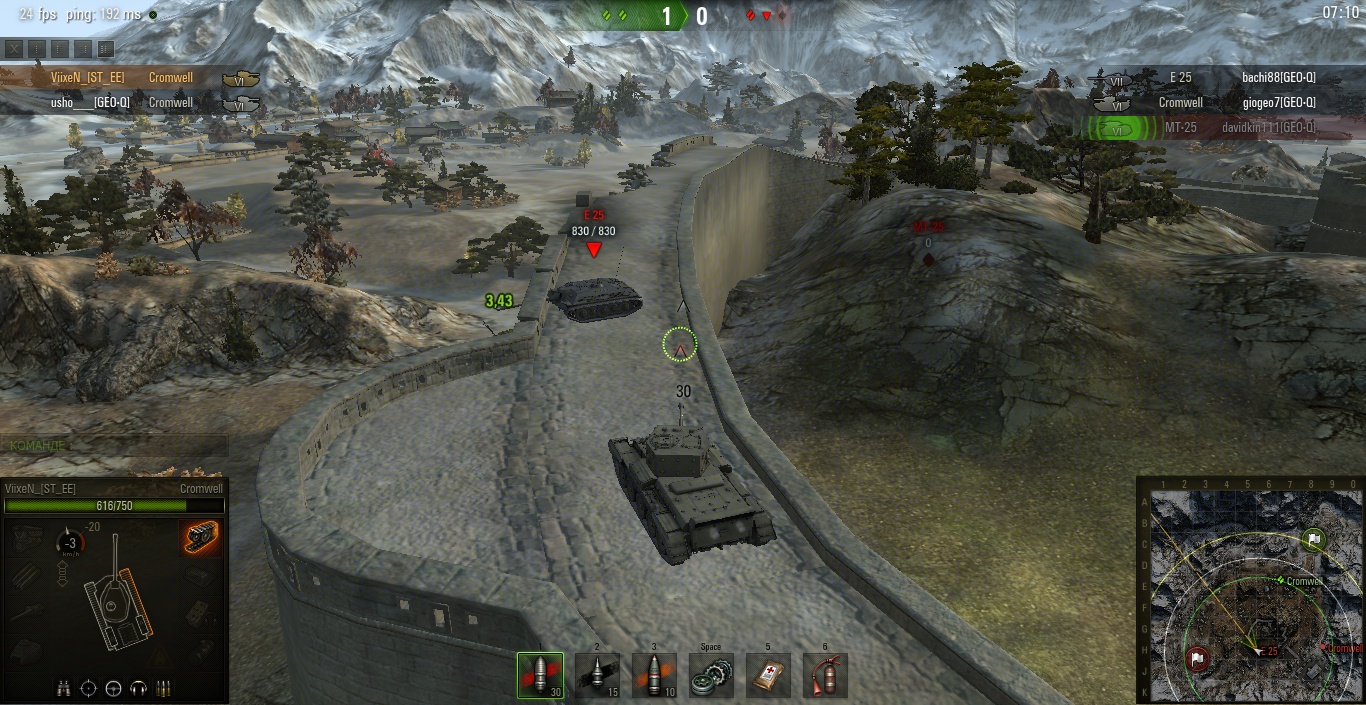This screenshot has height=705, width=1366.
Task: Click the minimap in the corner
Action: point(1251,591)
